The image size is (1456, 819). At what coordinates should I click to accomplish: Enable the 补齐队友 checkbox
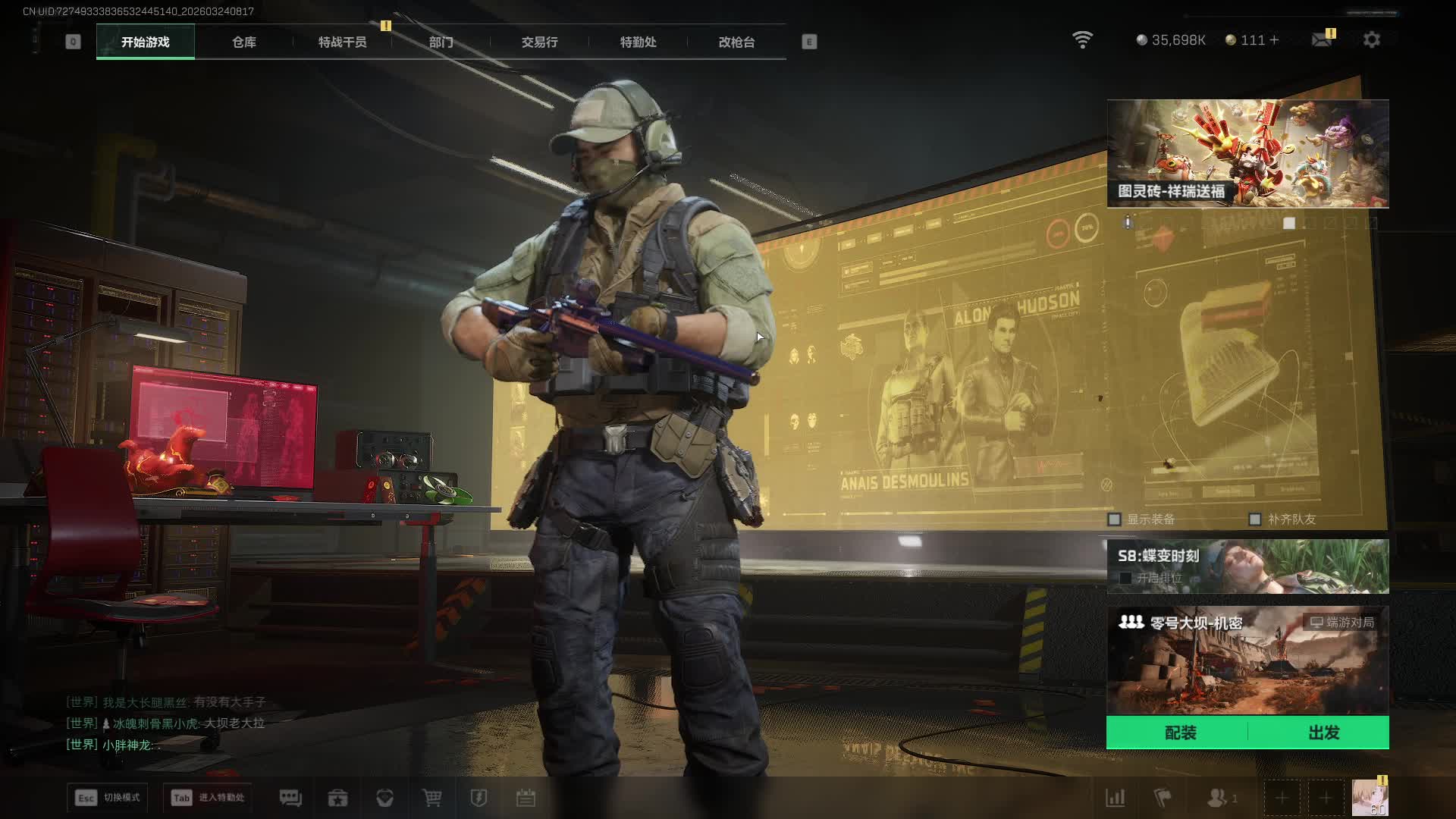point(1255,519)
